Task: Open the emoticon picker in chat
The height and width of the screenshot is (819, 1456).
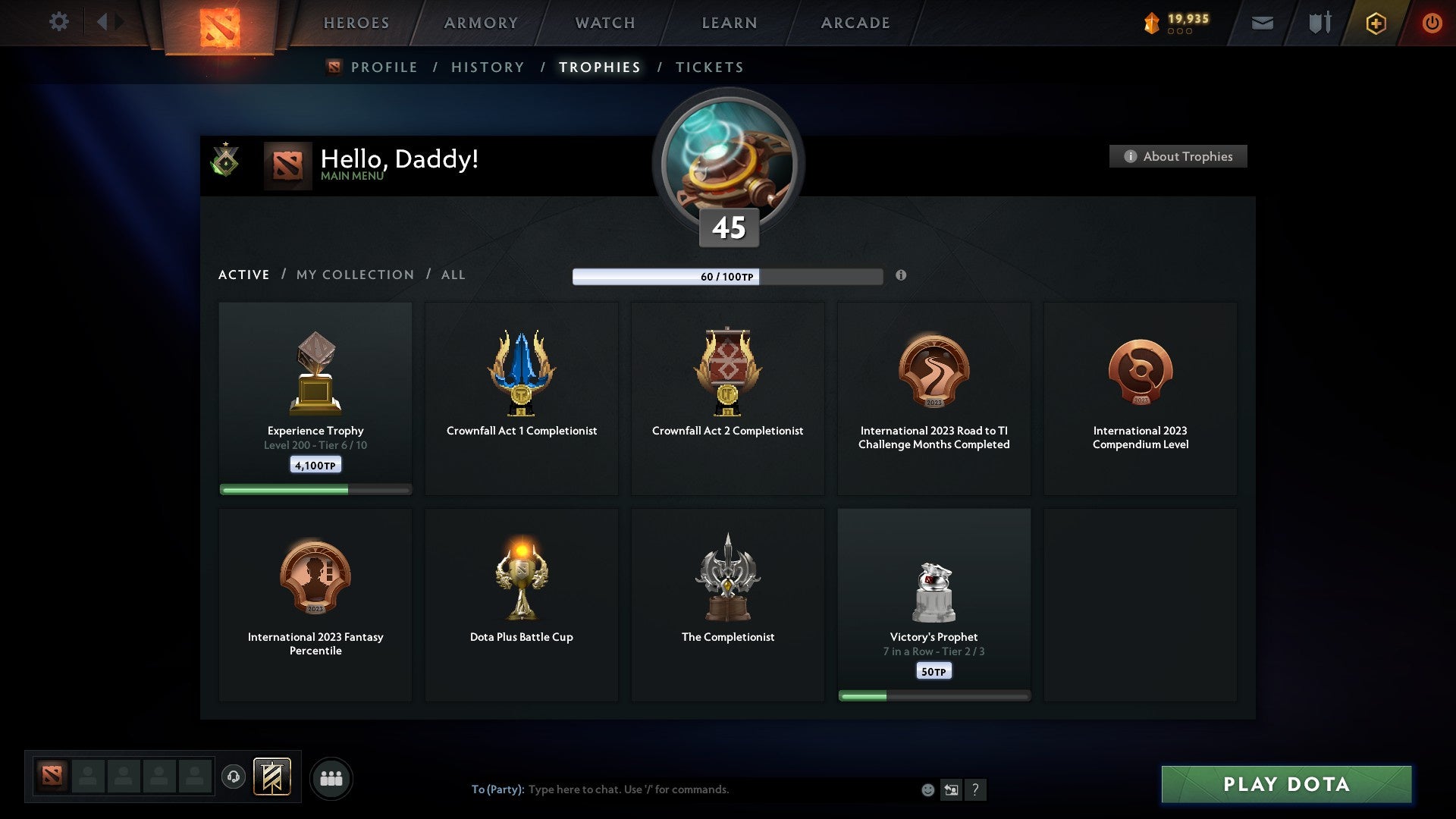Action: click(x=927, y=789)
